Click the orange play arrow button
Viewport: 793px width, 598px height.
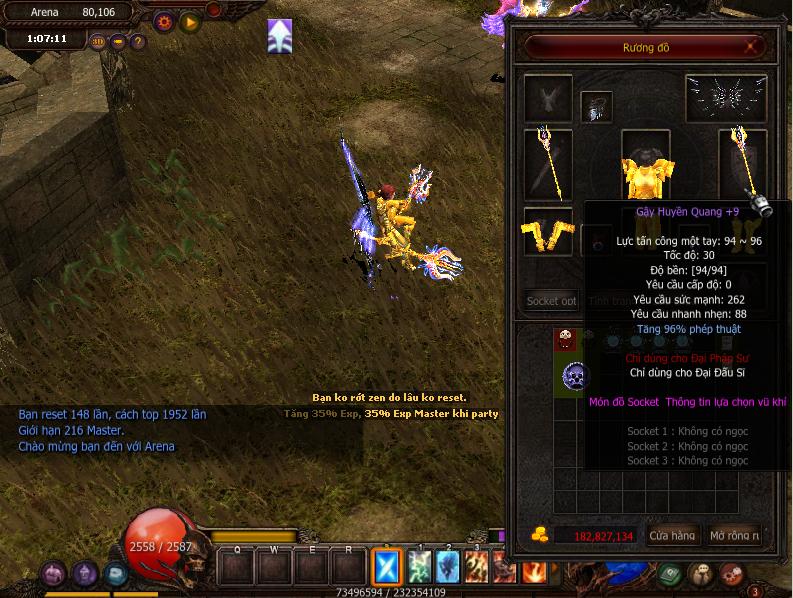coord(189,20)
